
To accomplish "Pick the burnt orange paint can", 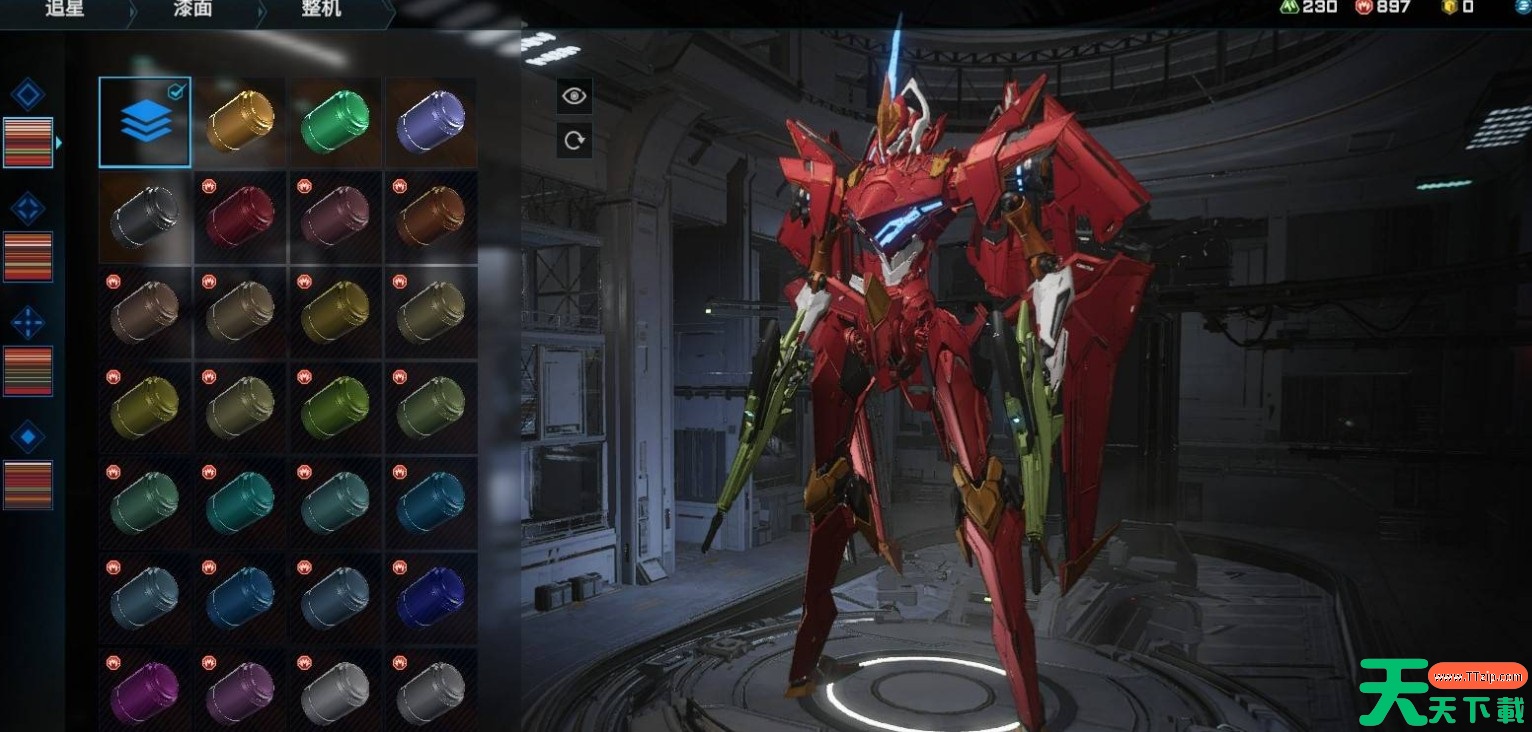I will point(430,216).
